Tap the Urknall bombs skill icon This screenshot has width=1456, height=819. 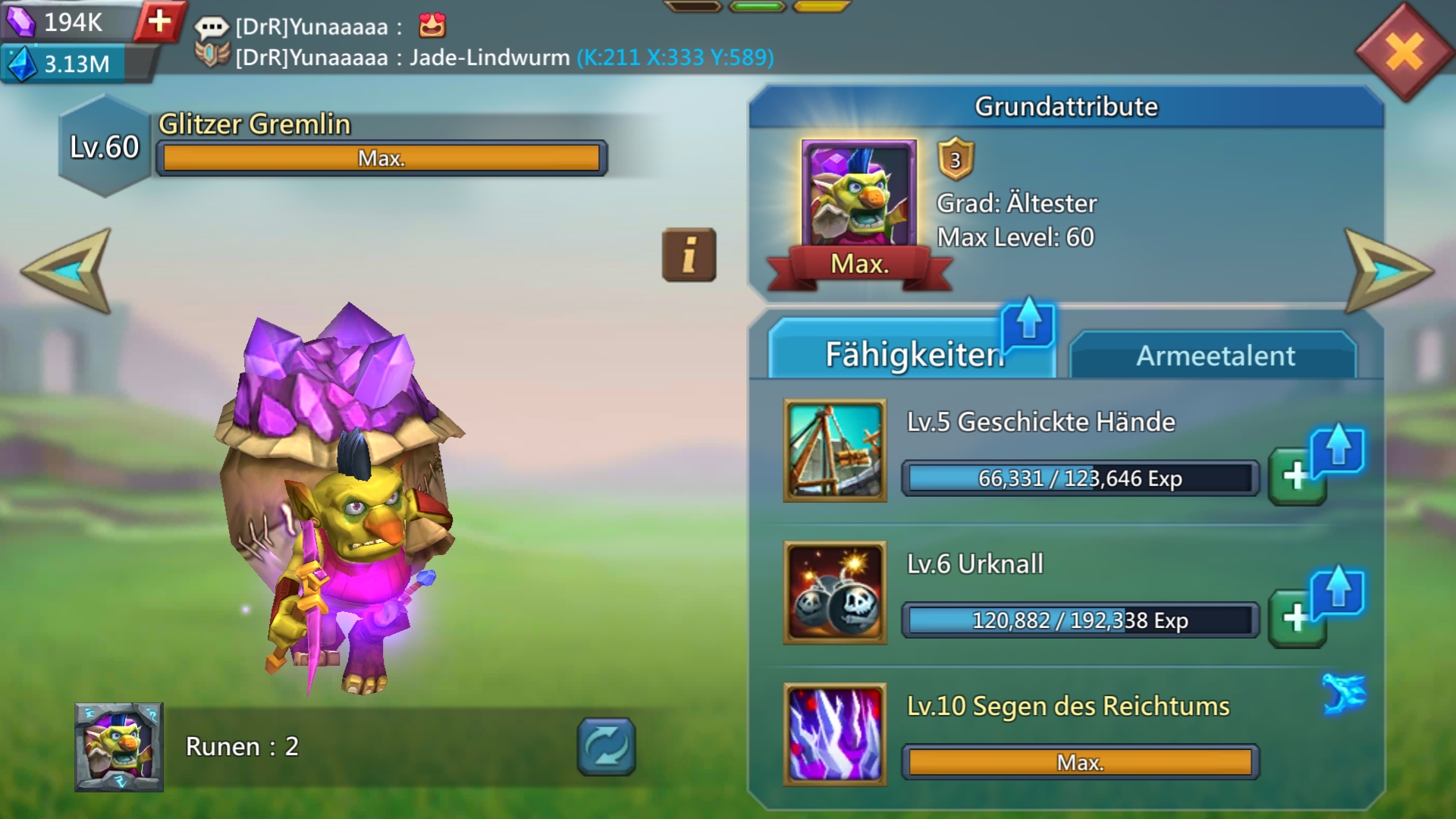835,592
